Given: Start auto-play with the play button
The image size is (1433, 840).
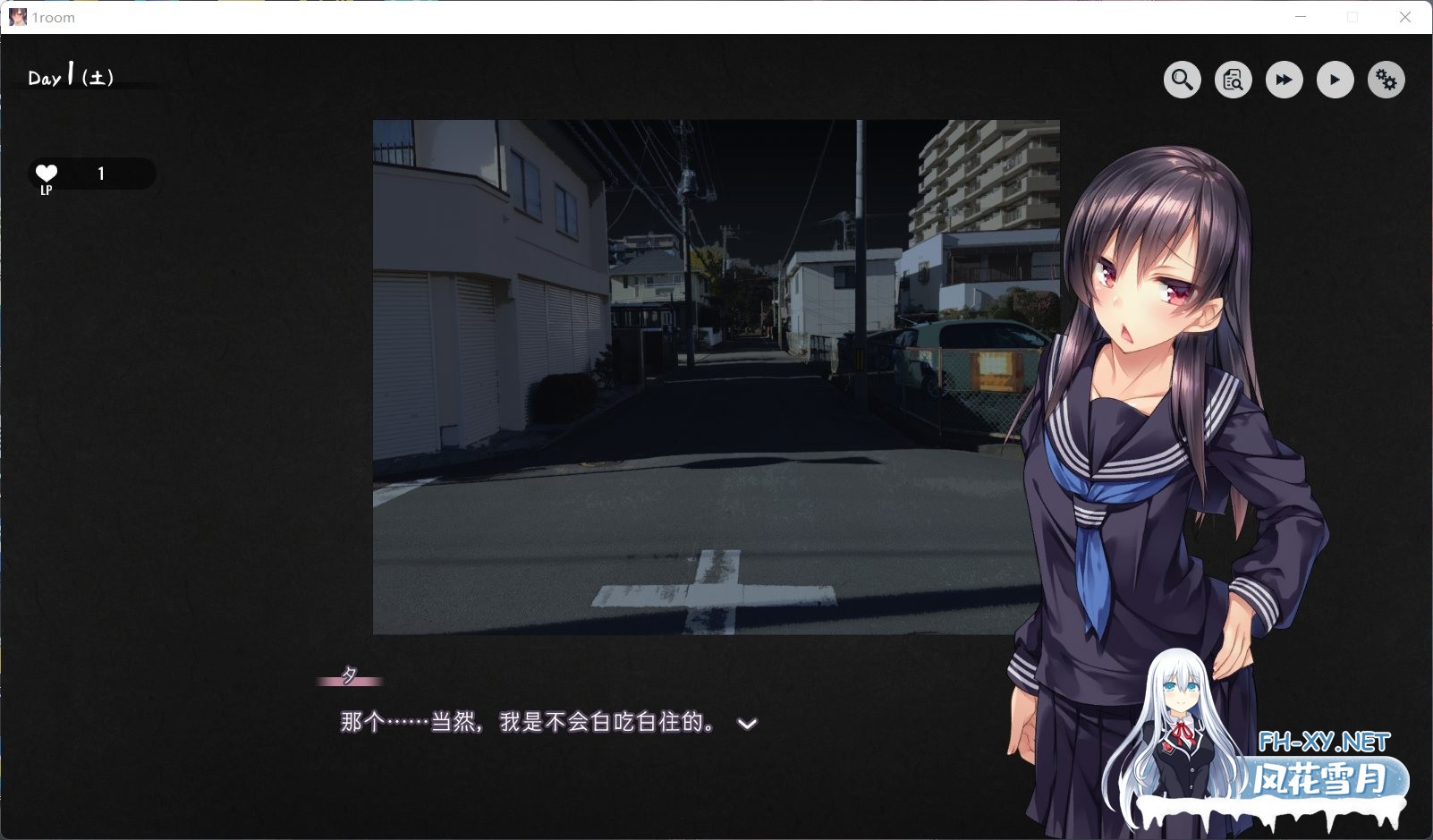Looking at the screenshot, I should coord(1335,81).
